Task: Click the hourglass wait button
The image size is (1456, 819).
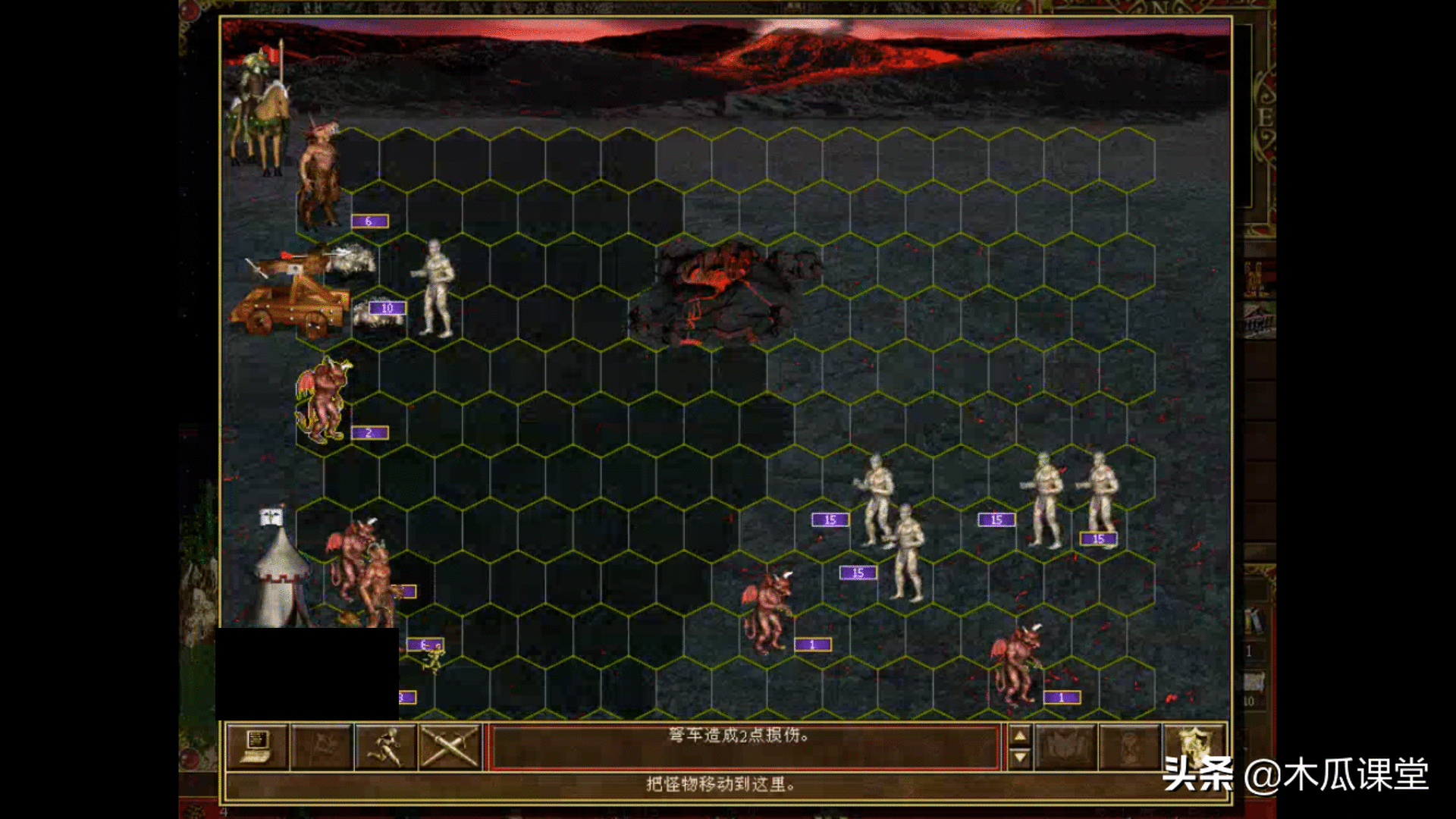Action: [x=1129, y=747]
